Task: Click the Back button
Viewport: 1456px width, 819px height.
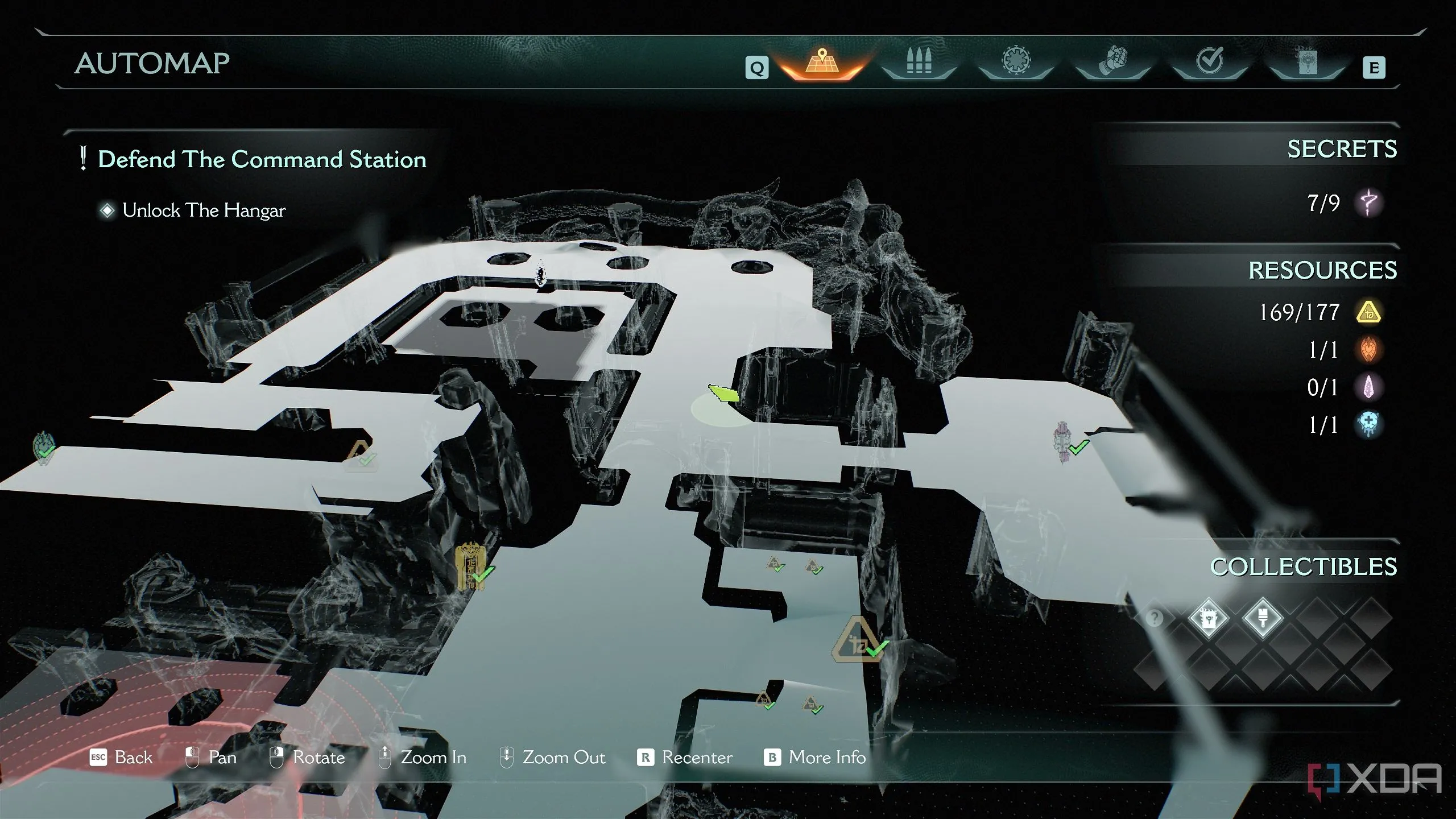Action: [x=122, y=758]
